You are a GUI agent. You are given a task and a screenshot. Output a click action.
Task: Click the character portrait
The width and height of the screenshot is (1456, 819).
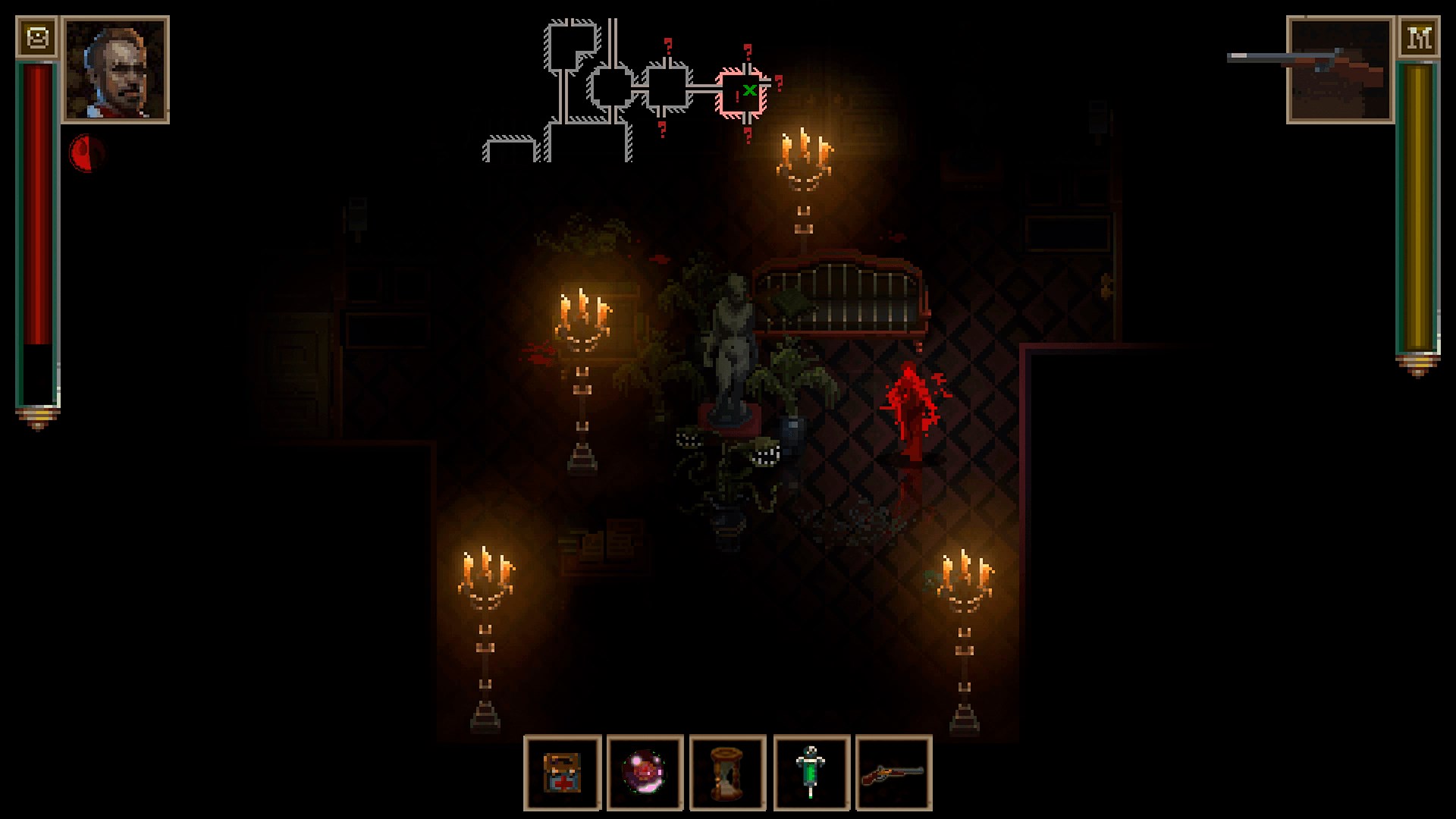coord(115,70)
